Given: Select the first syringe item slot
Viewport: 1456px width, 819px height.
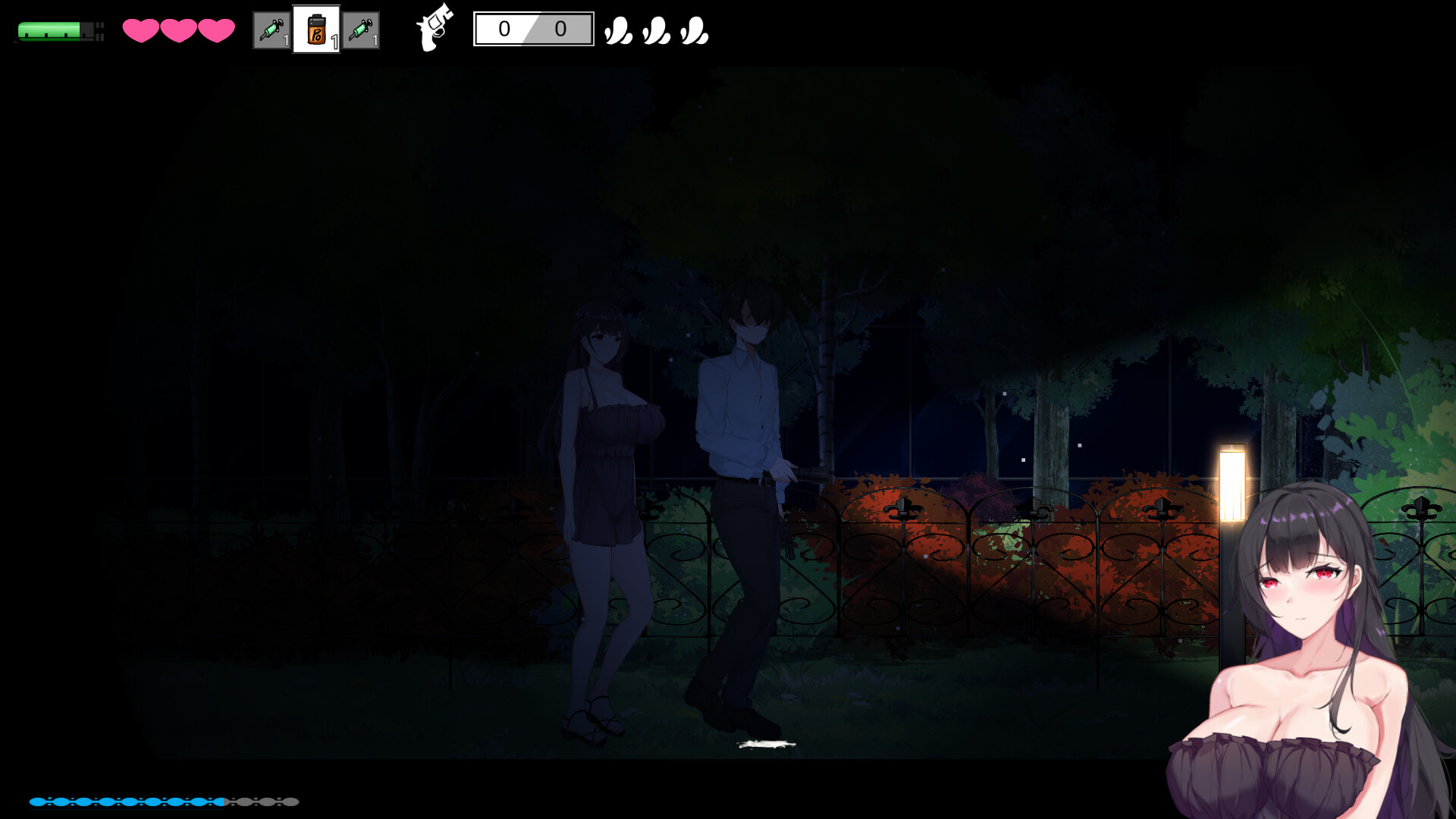Looking at the screenshot, I should click(x=271, y=32).
